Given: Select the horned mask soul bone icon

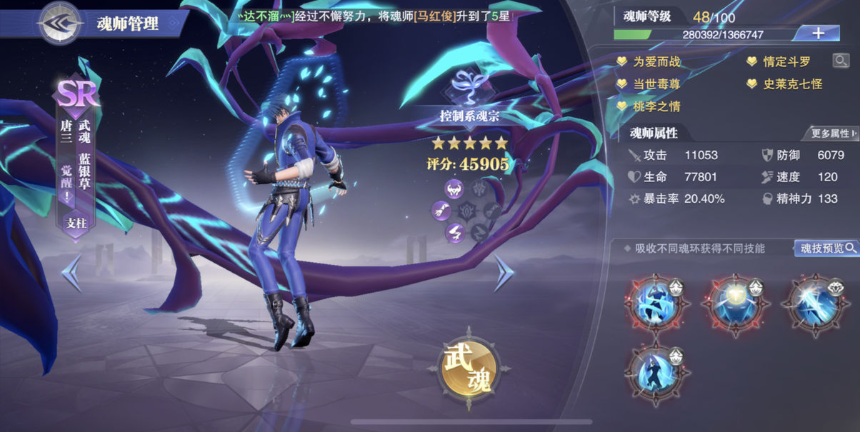Looking at the screenshot, I should 454,188.
